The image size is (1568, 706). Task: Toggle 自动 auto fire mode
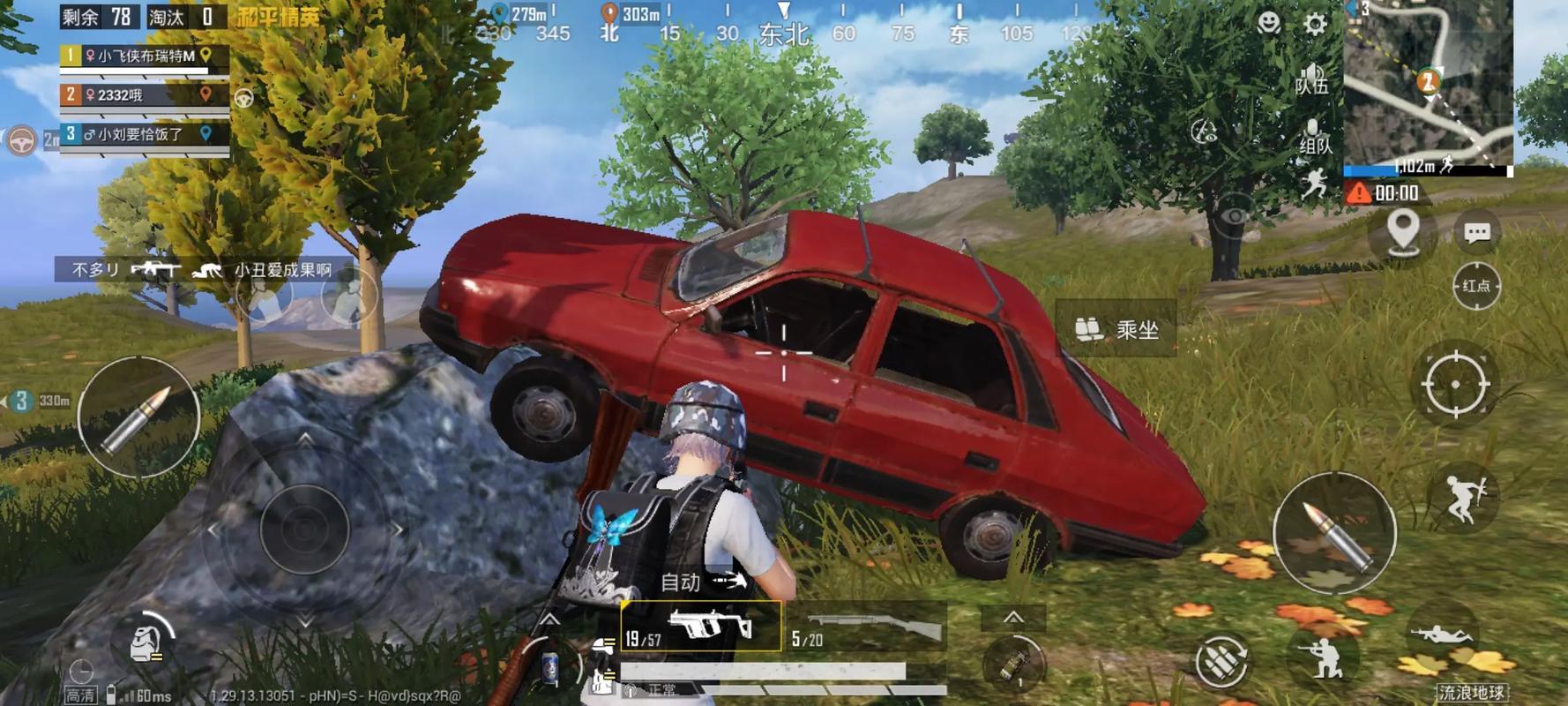(702, 582)
